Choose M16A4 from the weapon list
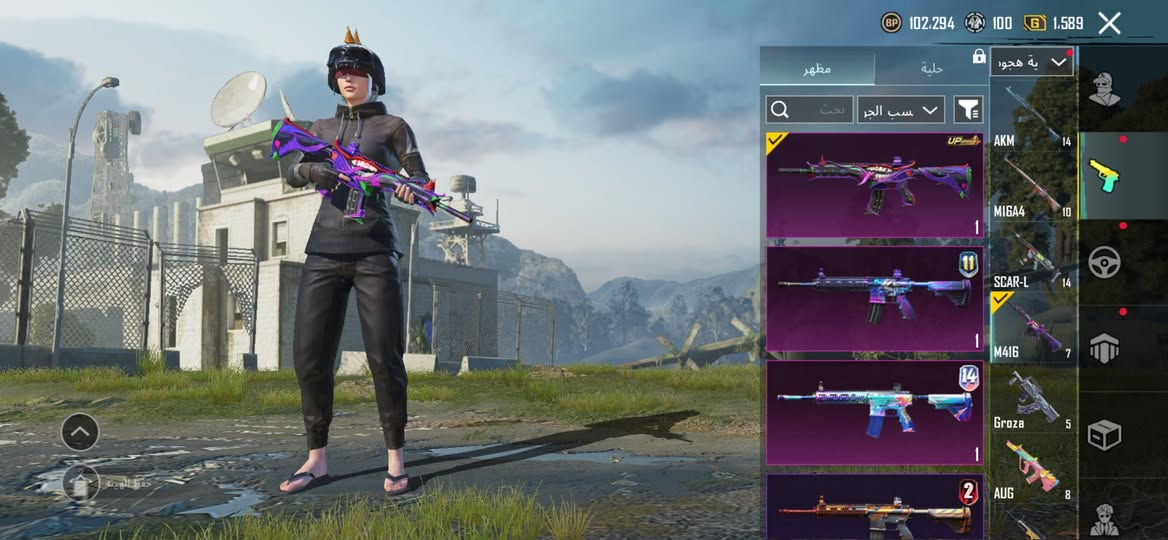Image resolution: width=1168 pixels, height=540 pixels. [1033, 187]
